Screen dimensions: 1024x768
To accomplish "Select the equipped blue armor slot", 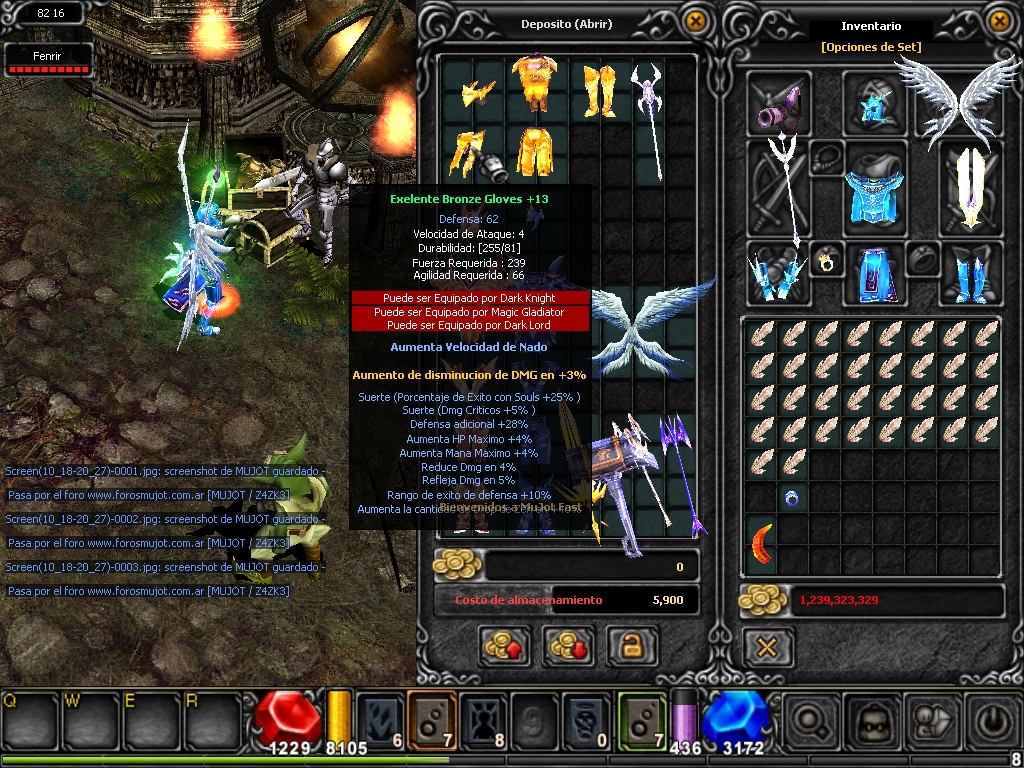I will coord(876,188).
